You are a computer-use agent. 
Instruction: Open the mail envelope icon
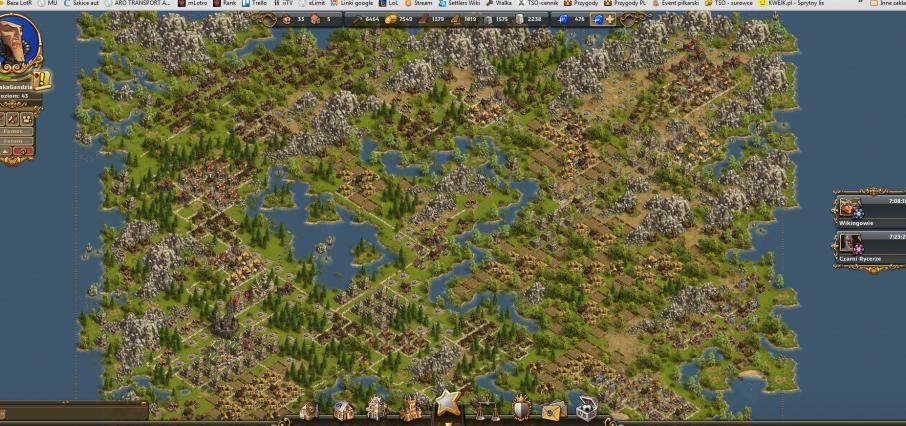tap(553, 410)
